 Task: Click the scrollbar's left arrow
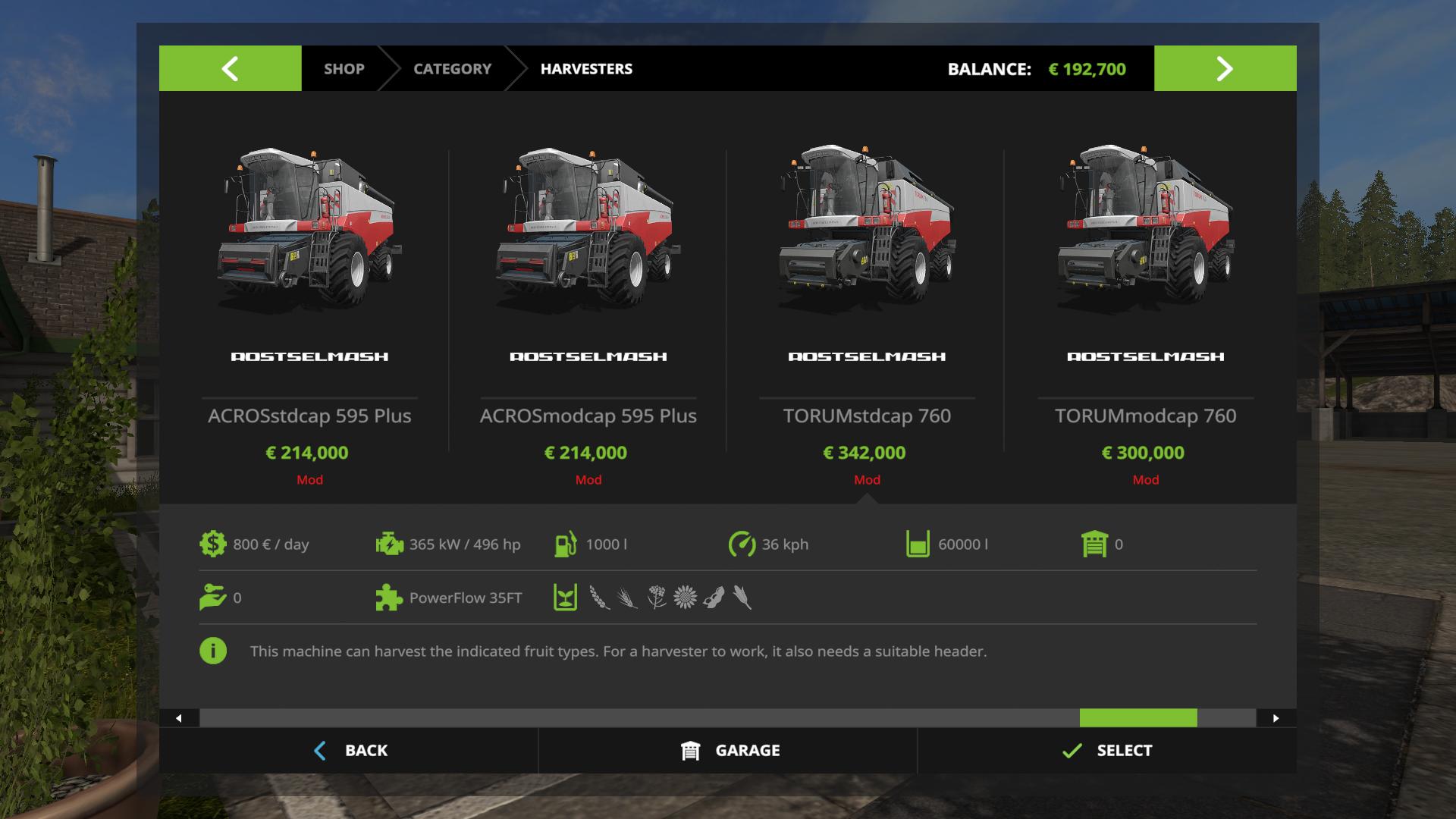(x=179, y=718)
